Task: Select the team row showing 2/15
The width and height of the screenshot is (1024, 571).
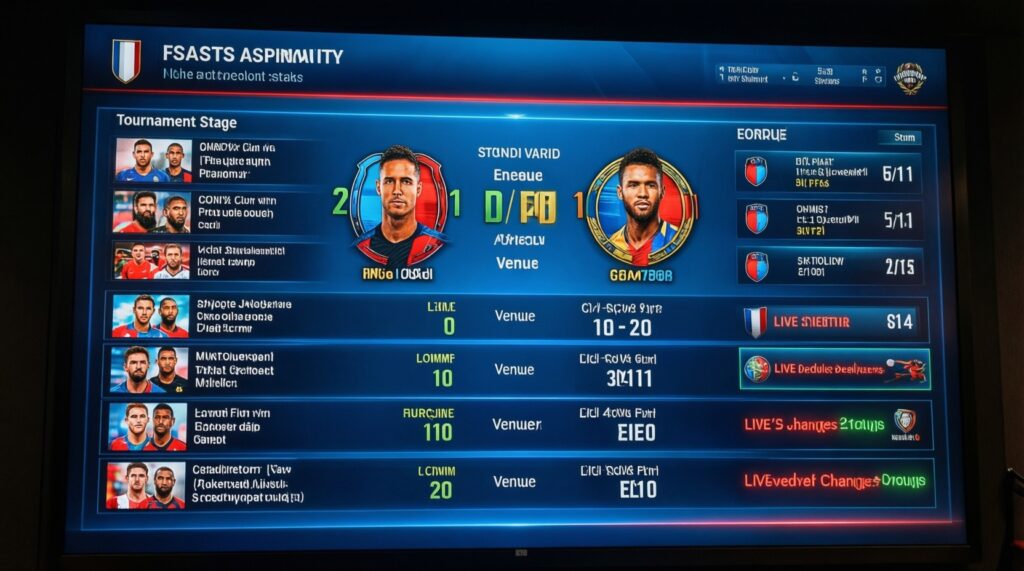Action: pyautogui.click(x=828, y=266)
